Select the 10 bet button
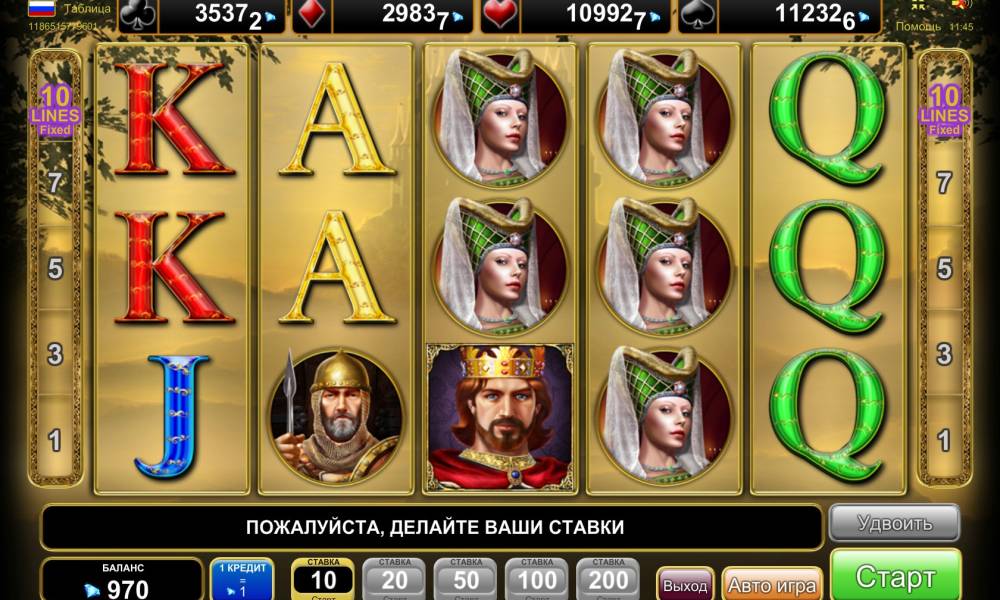Image resolution: width=1000 pixels, height=600 pixels. (x=323, y=579)
